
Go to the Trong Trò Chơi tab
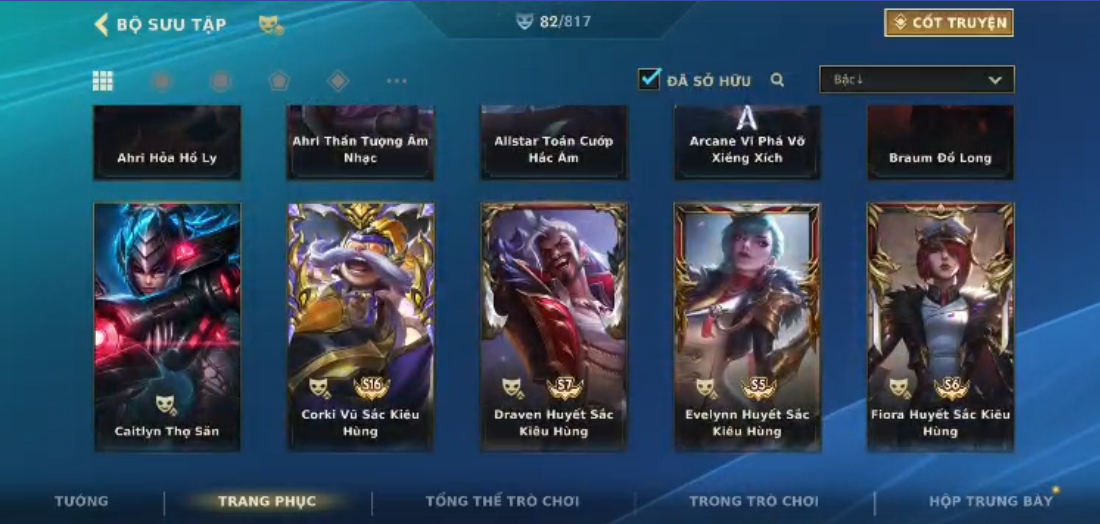[x=753, y=501]
